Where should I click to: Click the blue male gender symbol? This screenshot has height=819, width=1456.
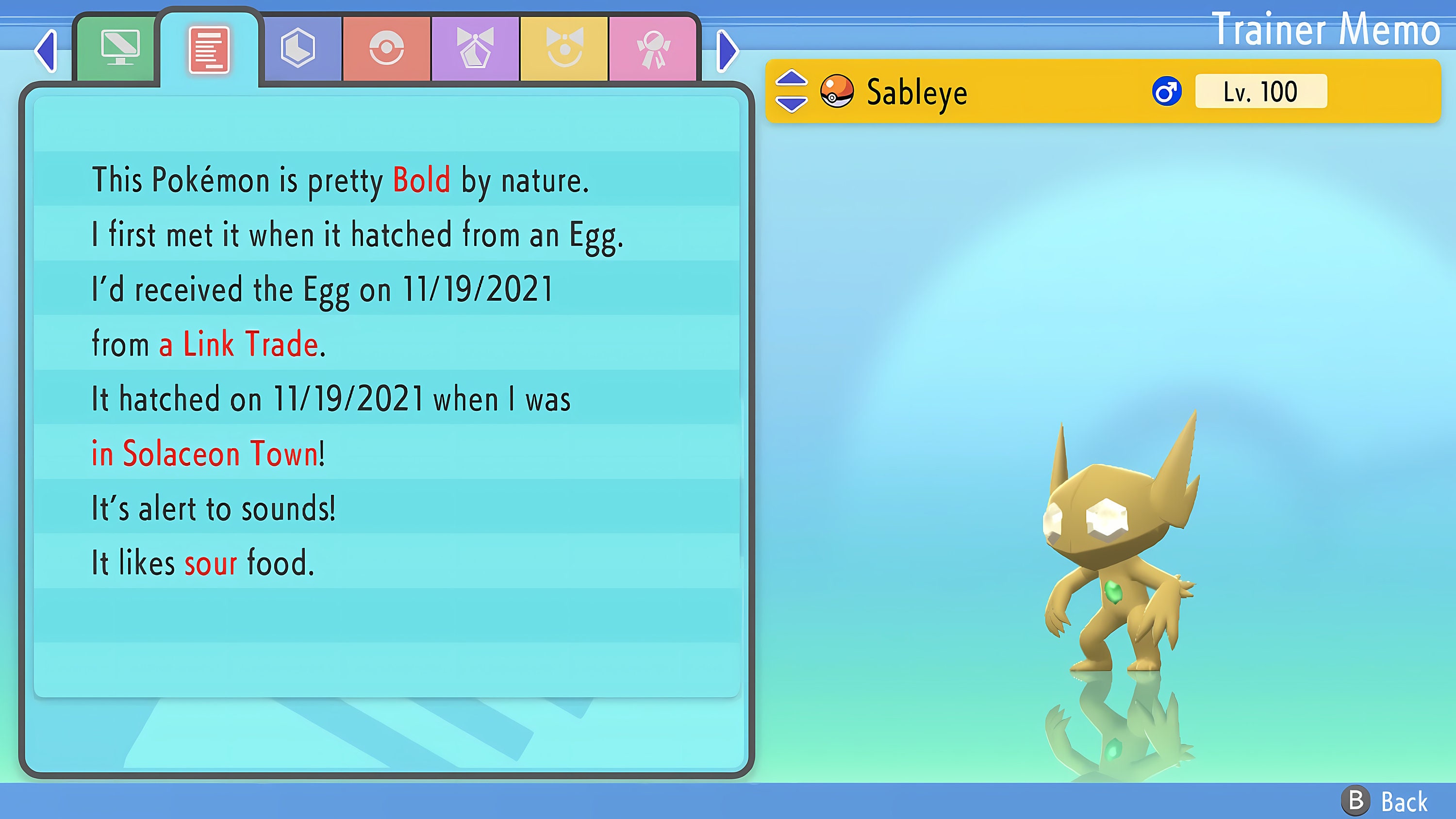point(1167,91)
